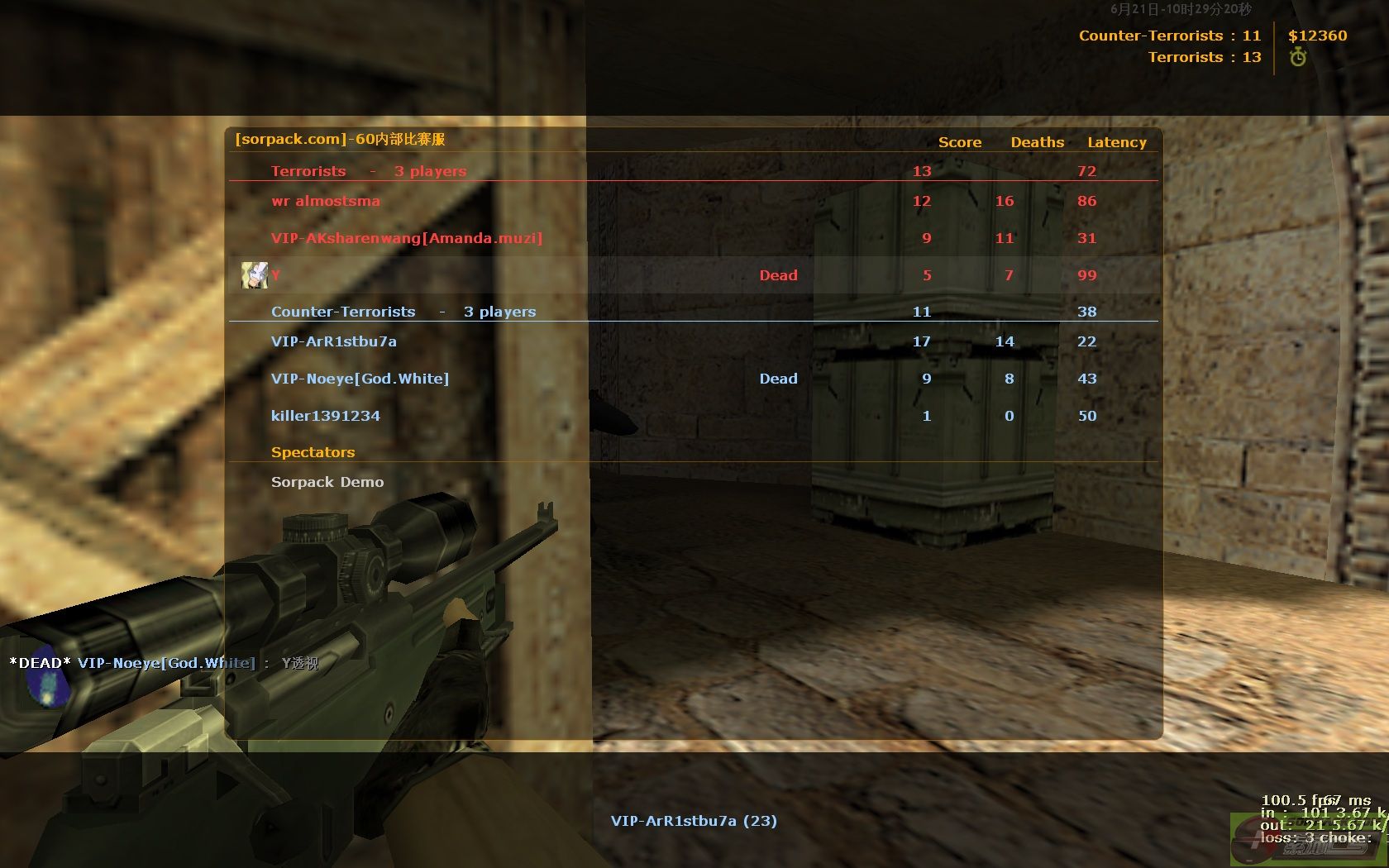Choose the avatar icon beside player Y
This screenshot has width=1389, height=868.
click(254, 275)
